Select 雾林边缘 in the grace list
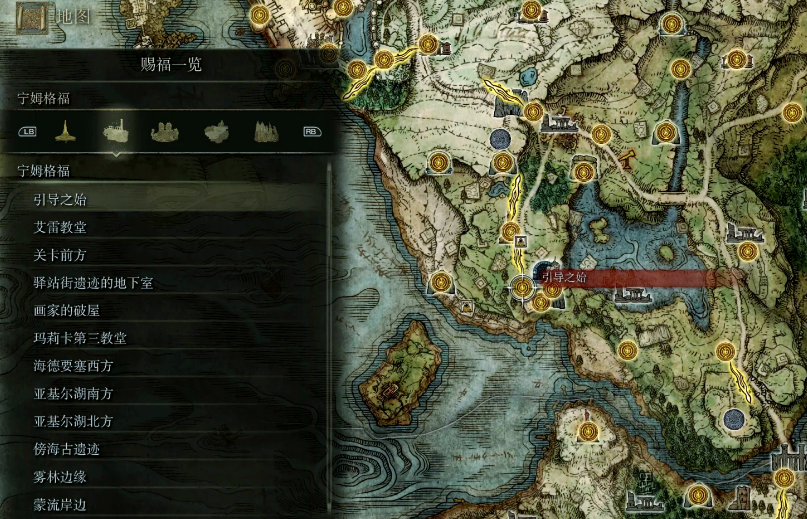 [x=60, y=477]
